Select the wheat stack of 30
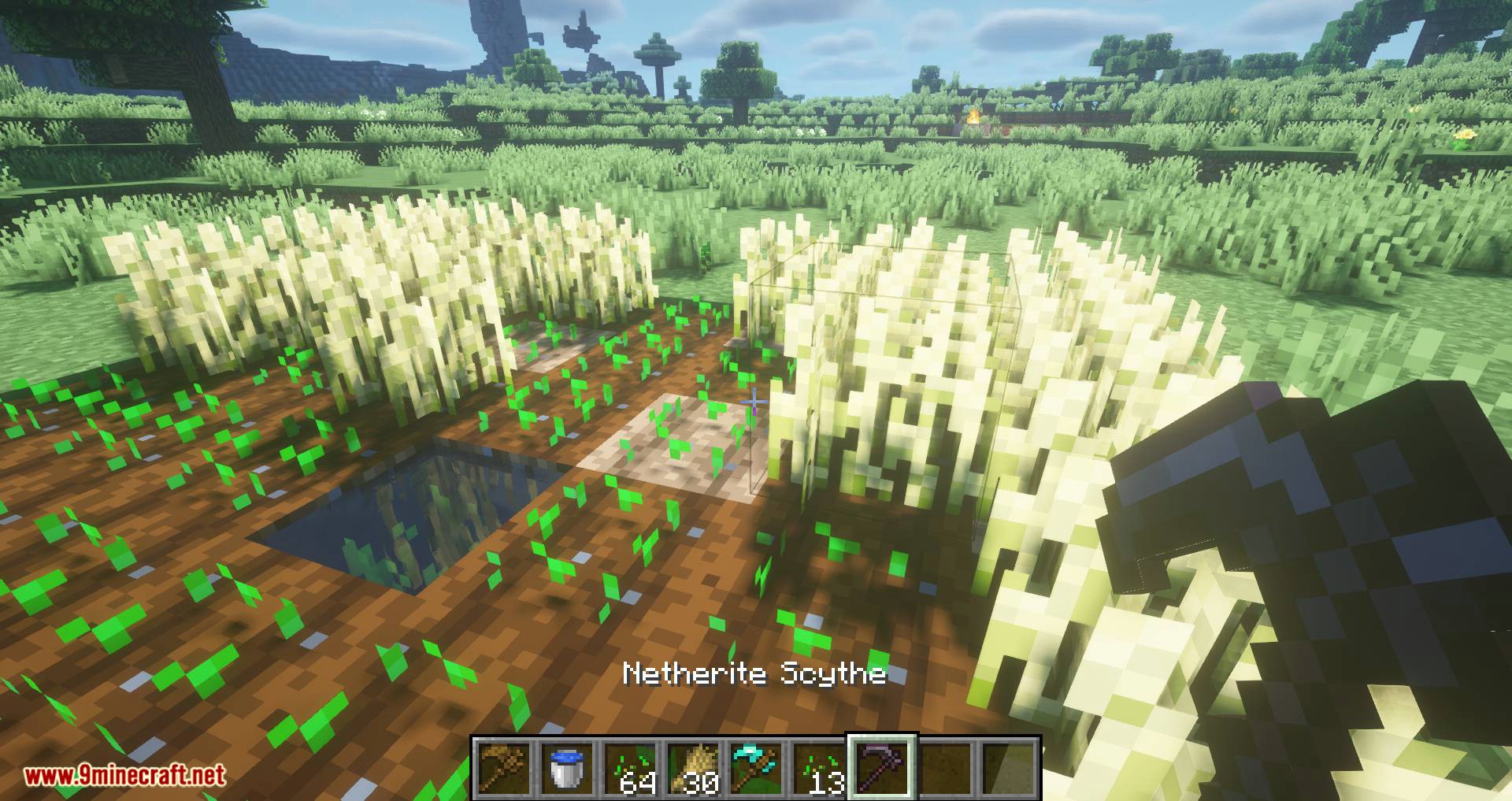This screenshot has width=1512, height=801. tap(692, 768)
